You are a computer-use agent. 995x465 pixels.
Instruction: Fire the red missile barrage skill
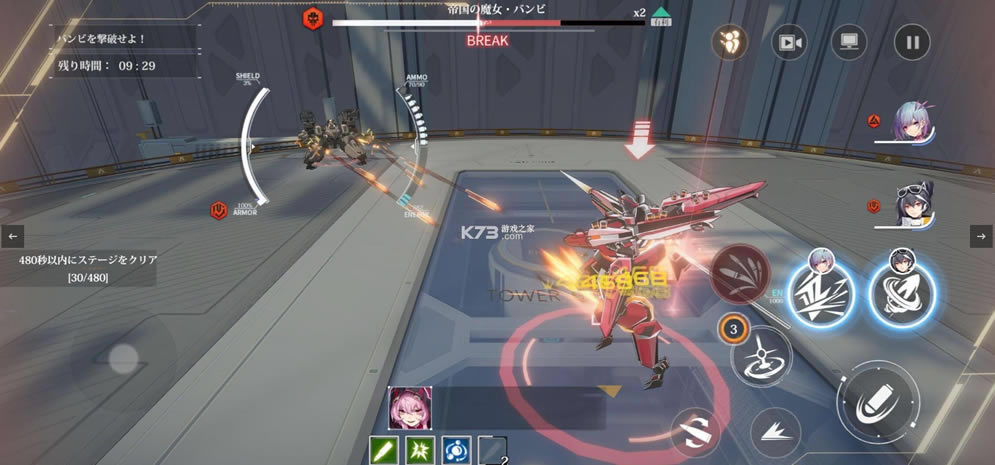coord(741,272)
